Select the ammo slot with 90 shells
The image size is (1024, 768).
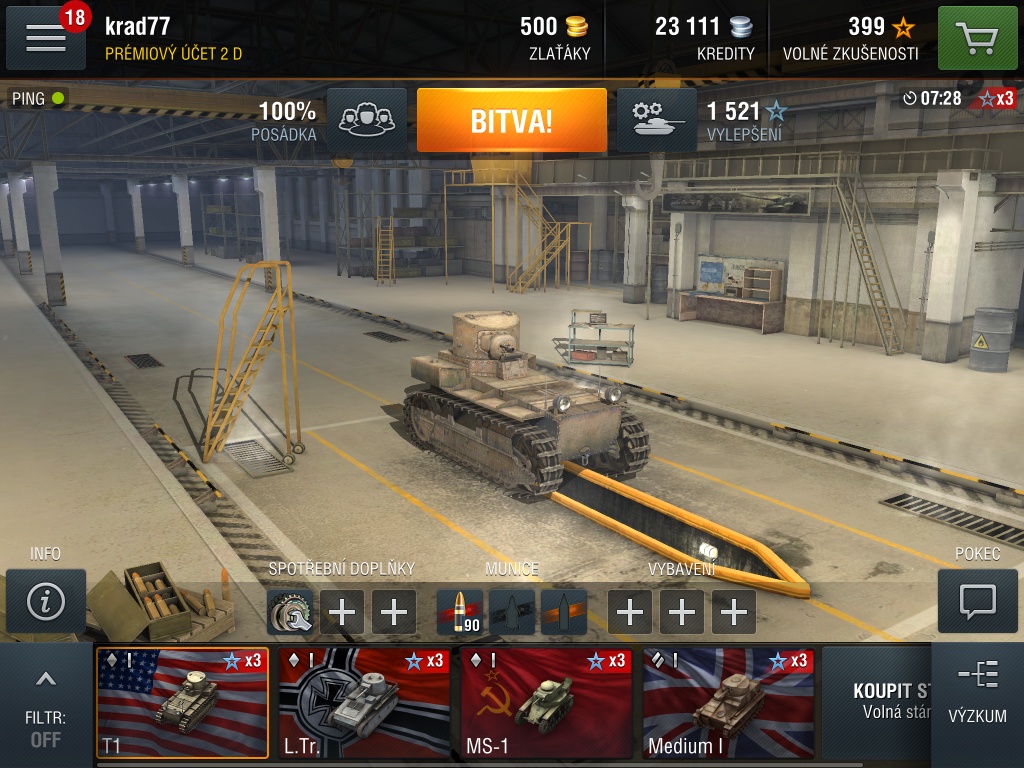pyautogui.click(x=460, y=612)
